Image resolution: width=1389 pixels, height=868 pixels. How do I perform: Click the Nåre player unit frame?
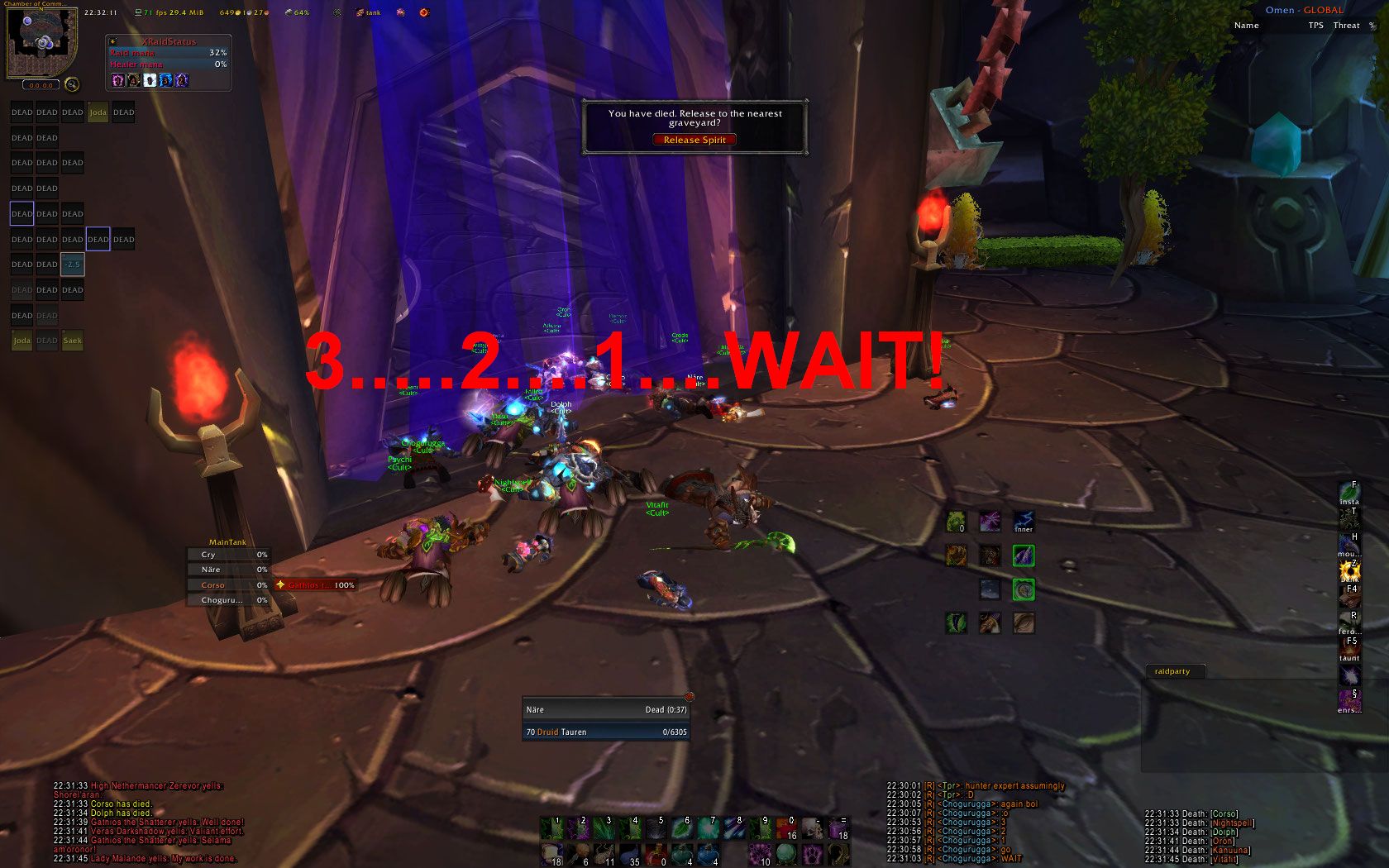click(605, 709)
